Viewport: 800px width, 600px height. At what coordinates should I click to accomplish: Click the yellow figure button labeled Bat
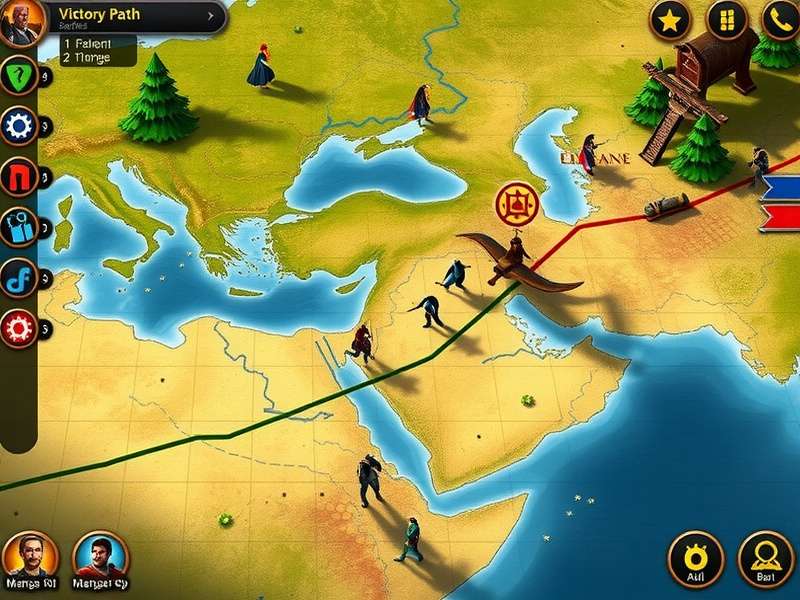(x=765, y=553)
